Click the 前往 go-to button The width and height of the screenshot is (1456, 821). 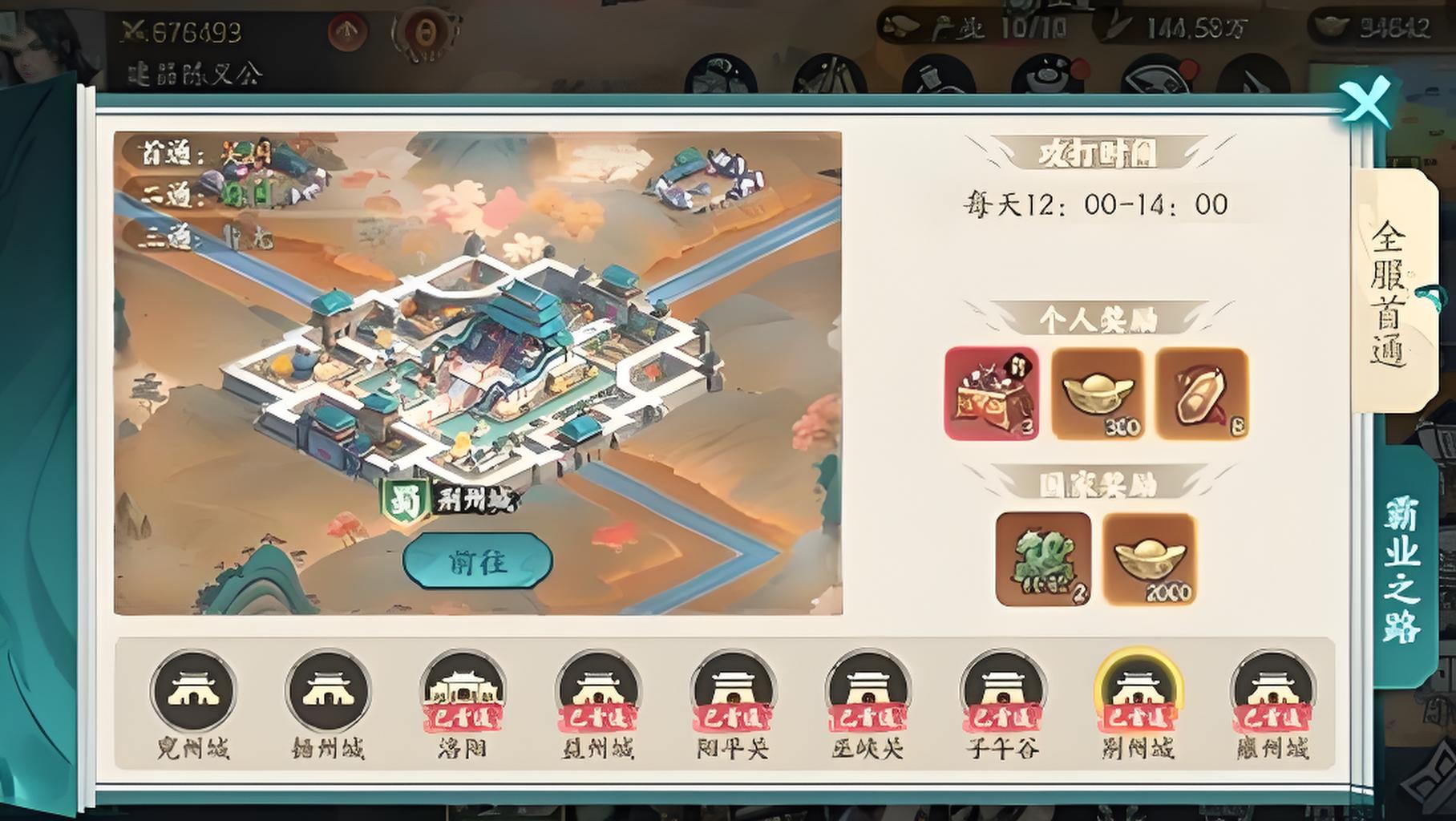click(477, 560)
